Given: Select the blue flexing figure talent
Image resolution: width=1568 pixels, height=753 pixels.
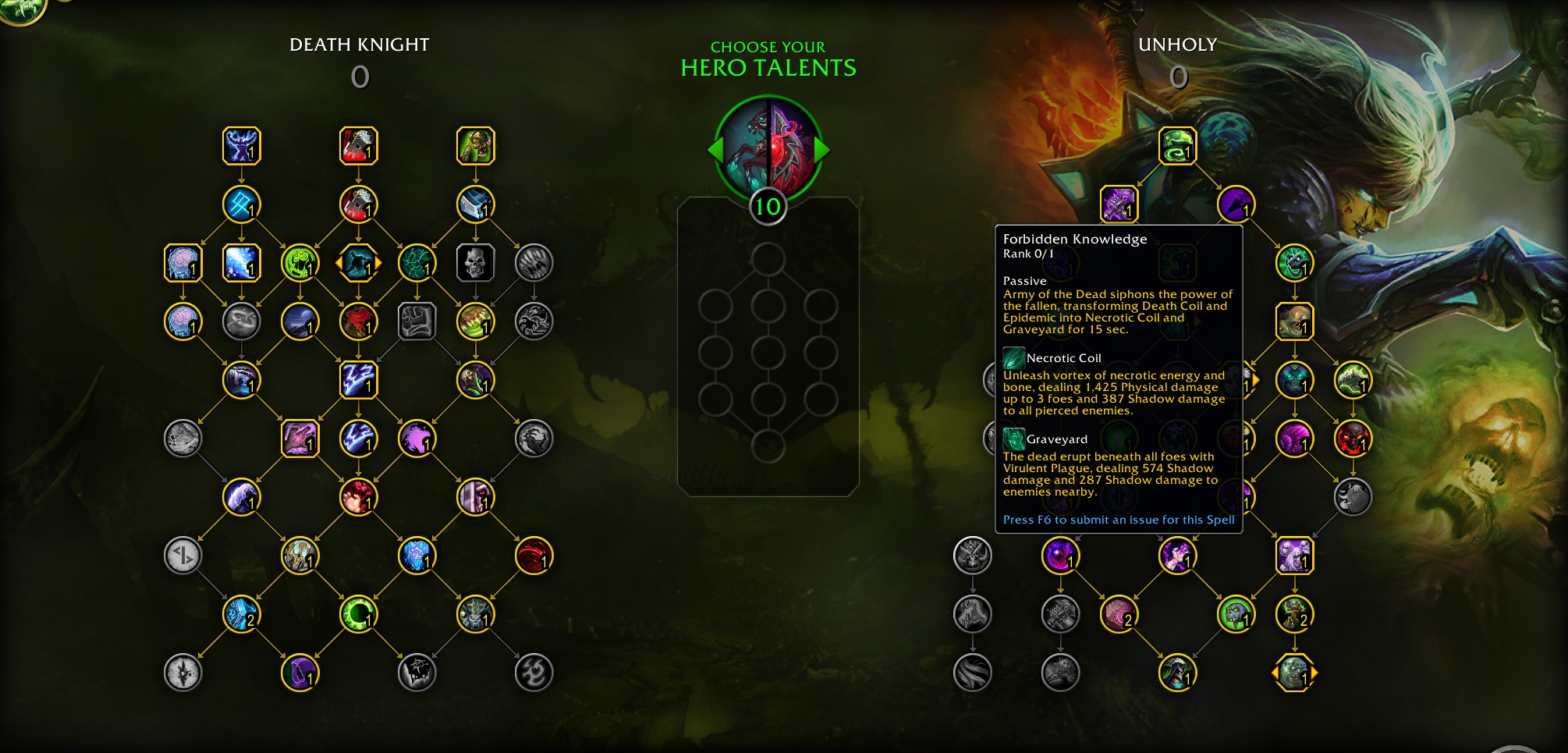Looking at the screenshot, I should (241, 146).
